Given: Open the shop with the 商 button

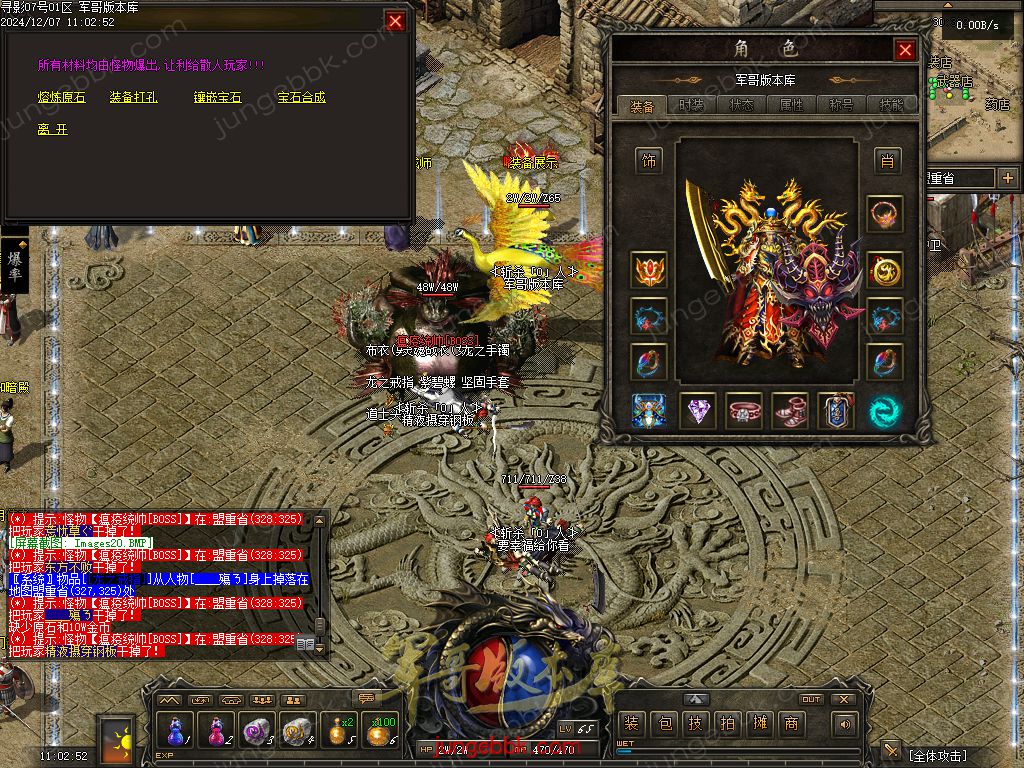Looking at the screenshot, I should 792,724.
